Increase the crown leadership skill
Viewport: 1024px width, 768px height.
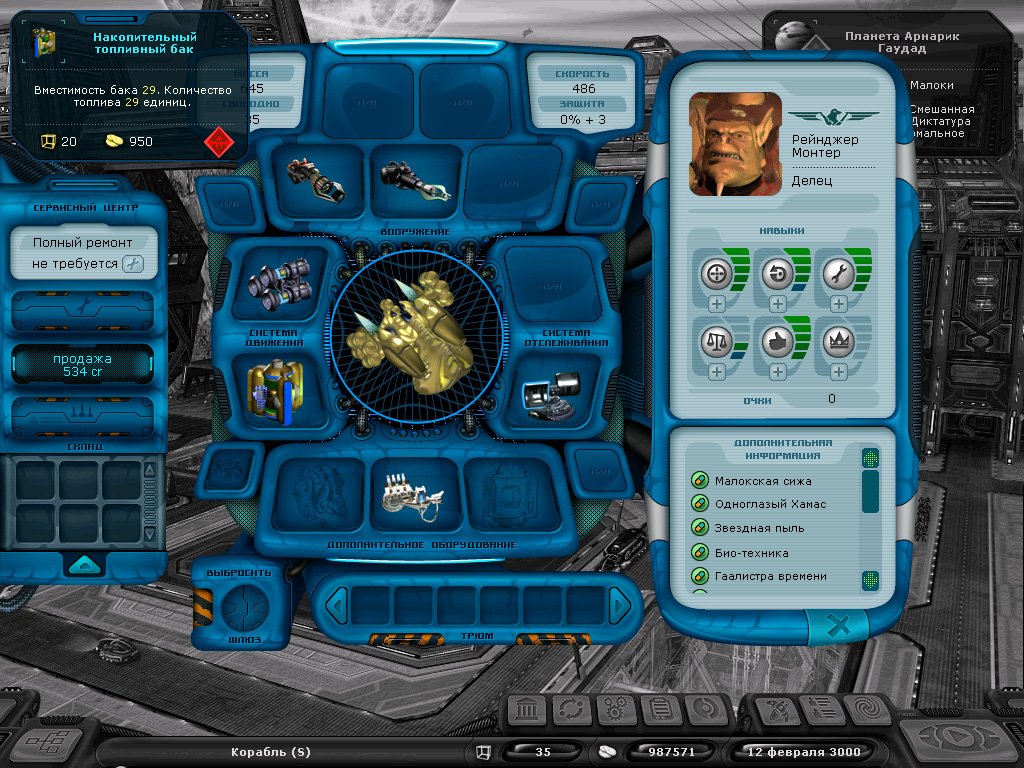click(x=838, y=372)
